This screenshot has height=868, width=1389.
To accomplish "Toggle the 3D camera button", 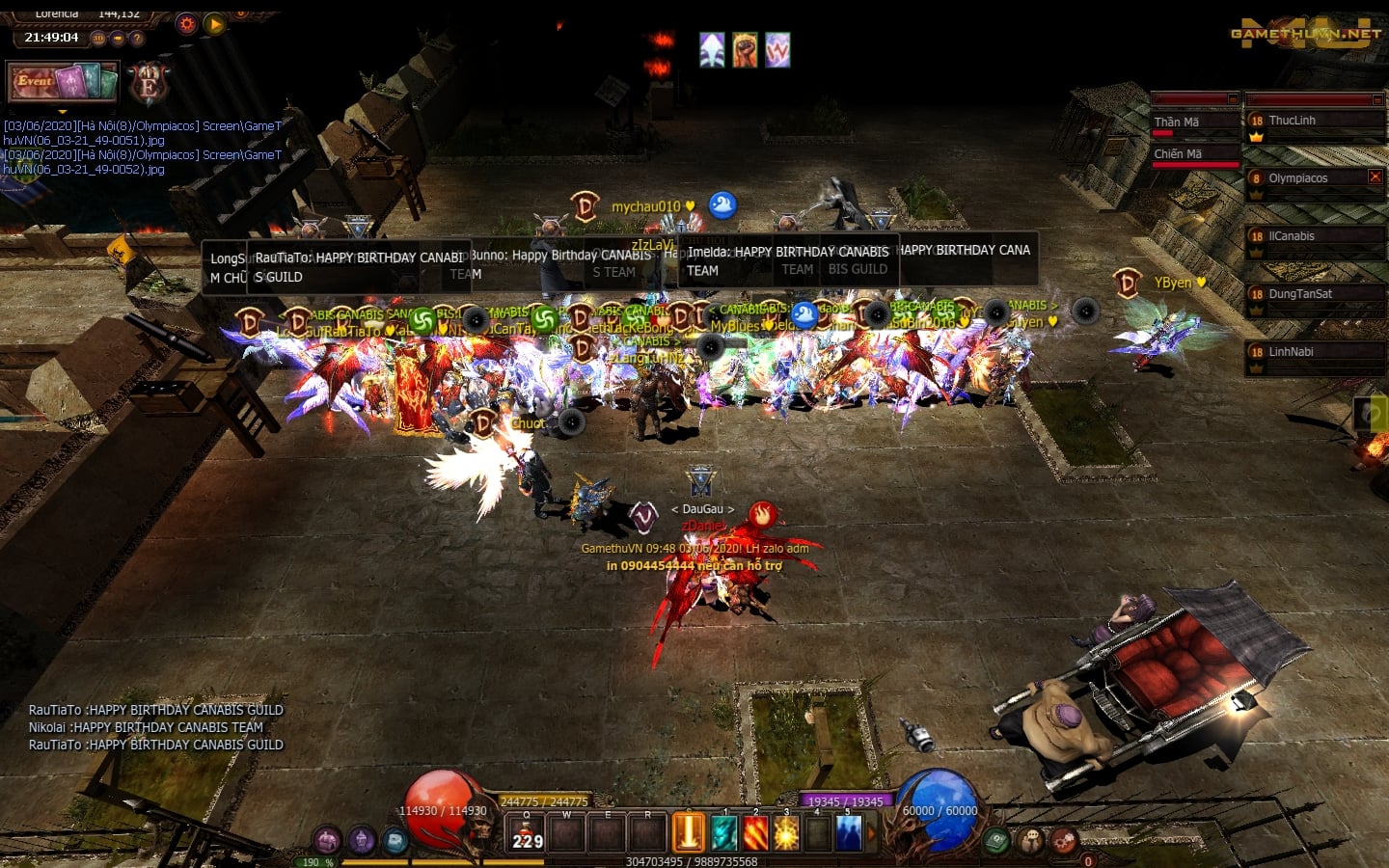I will click(97, 39).
